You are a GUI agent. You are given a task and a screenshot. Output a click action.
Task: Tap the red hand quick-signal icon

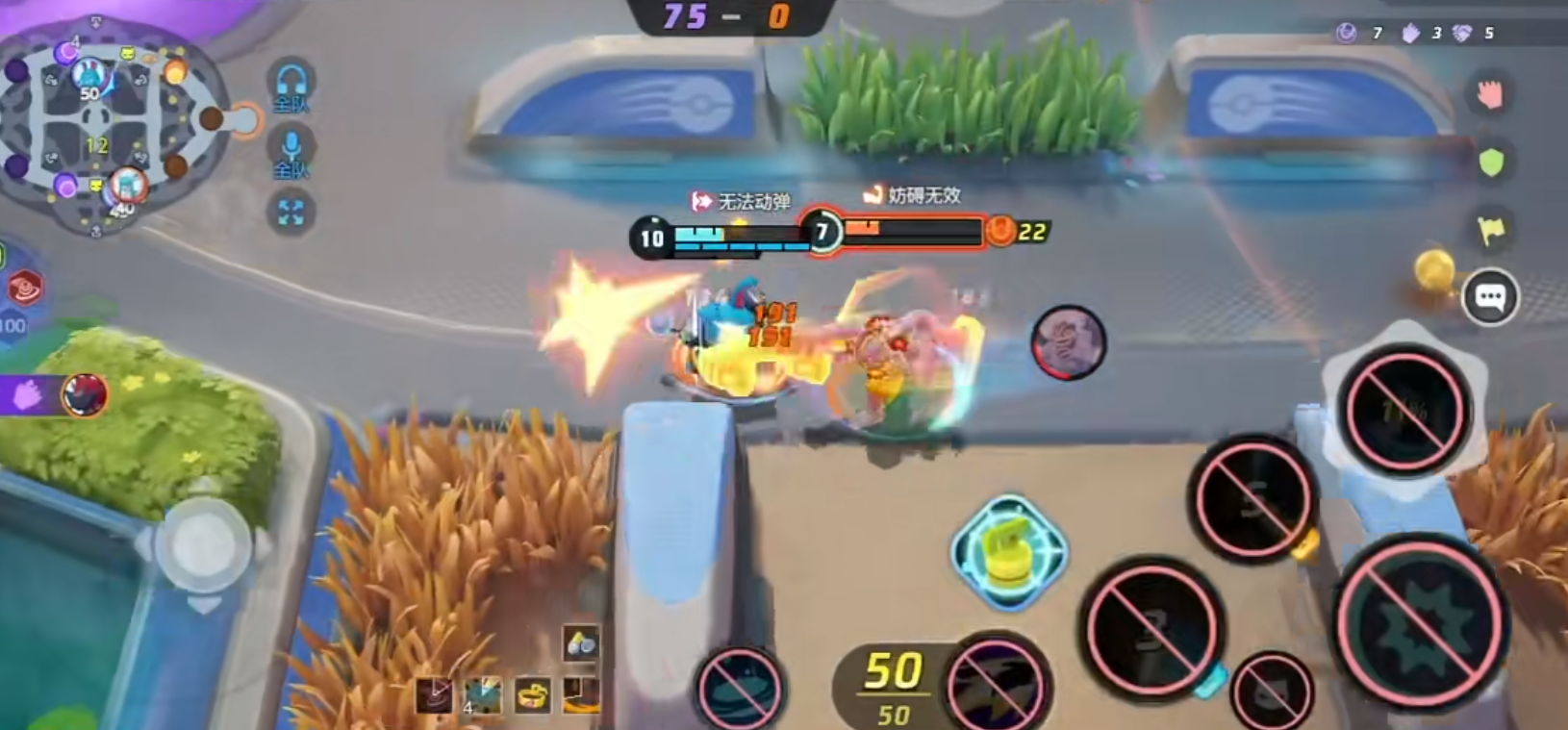(x=1490, y=93)
